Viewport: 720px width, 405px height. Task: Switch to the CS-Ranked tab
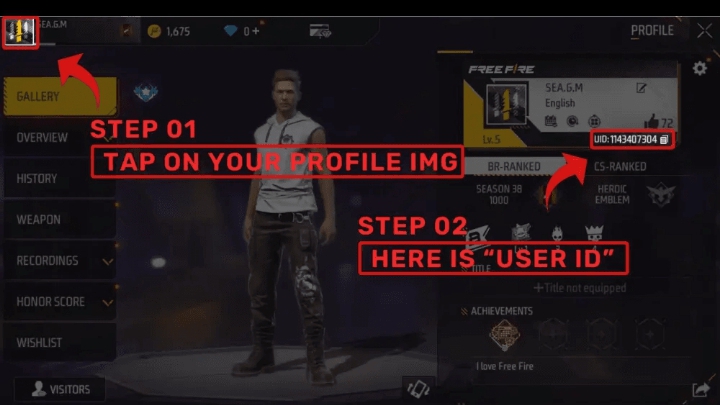(619, 166)
